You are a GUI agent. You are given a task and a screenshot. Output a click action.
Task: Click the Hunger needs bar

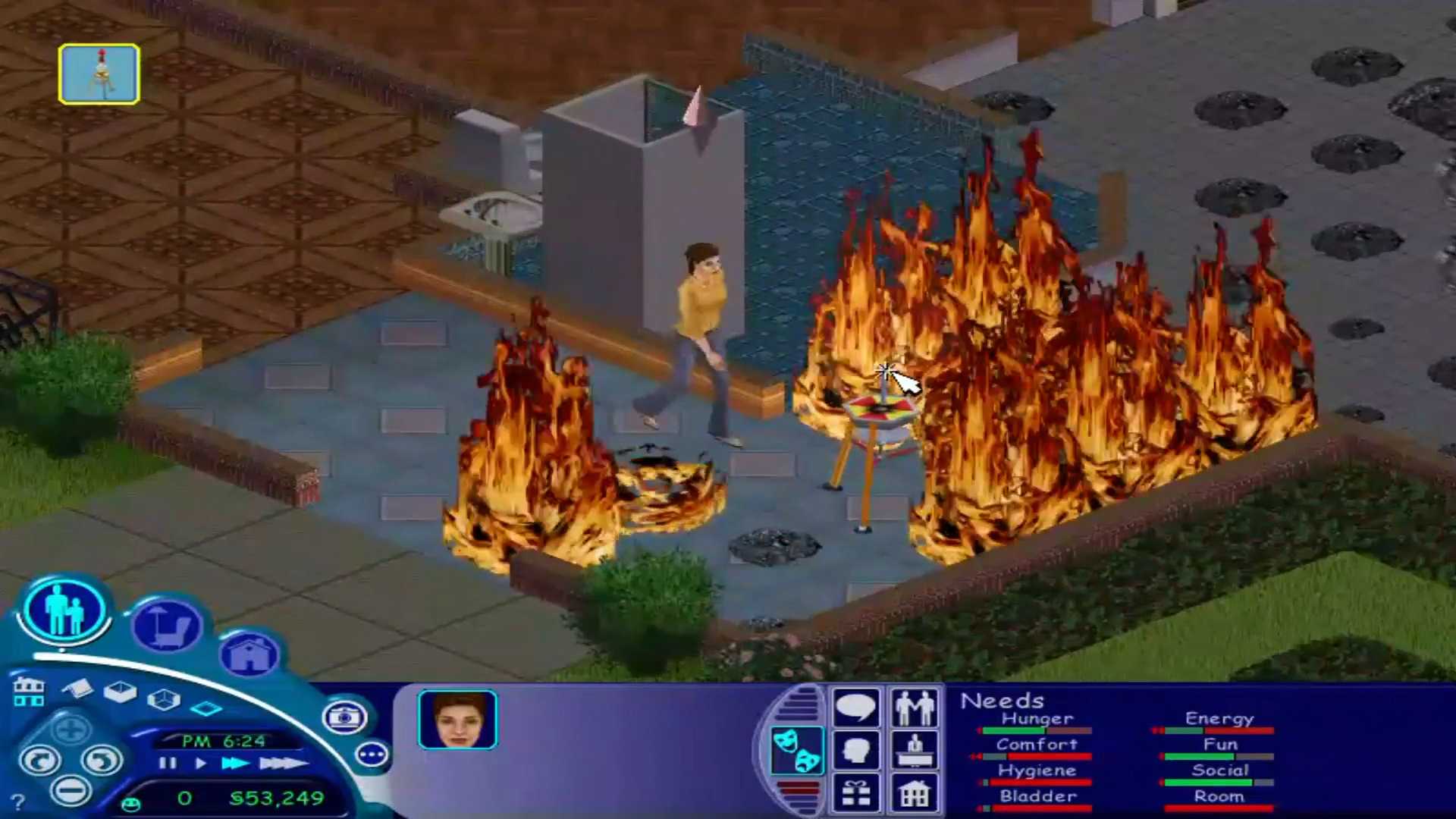point(1037,730)
